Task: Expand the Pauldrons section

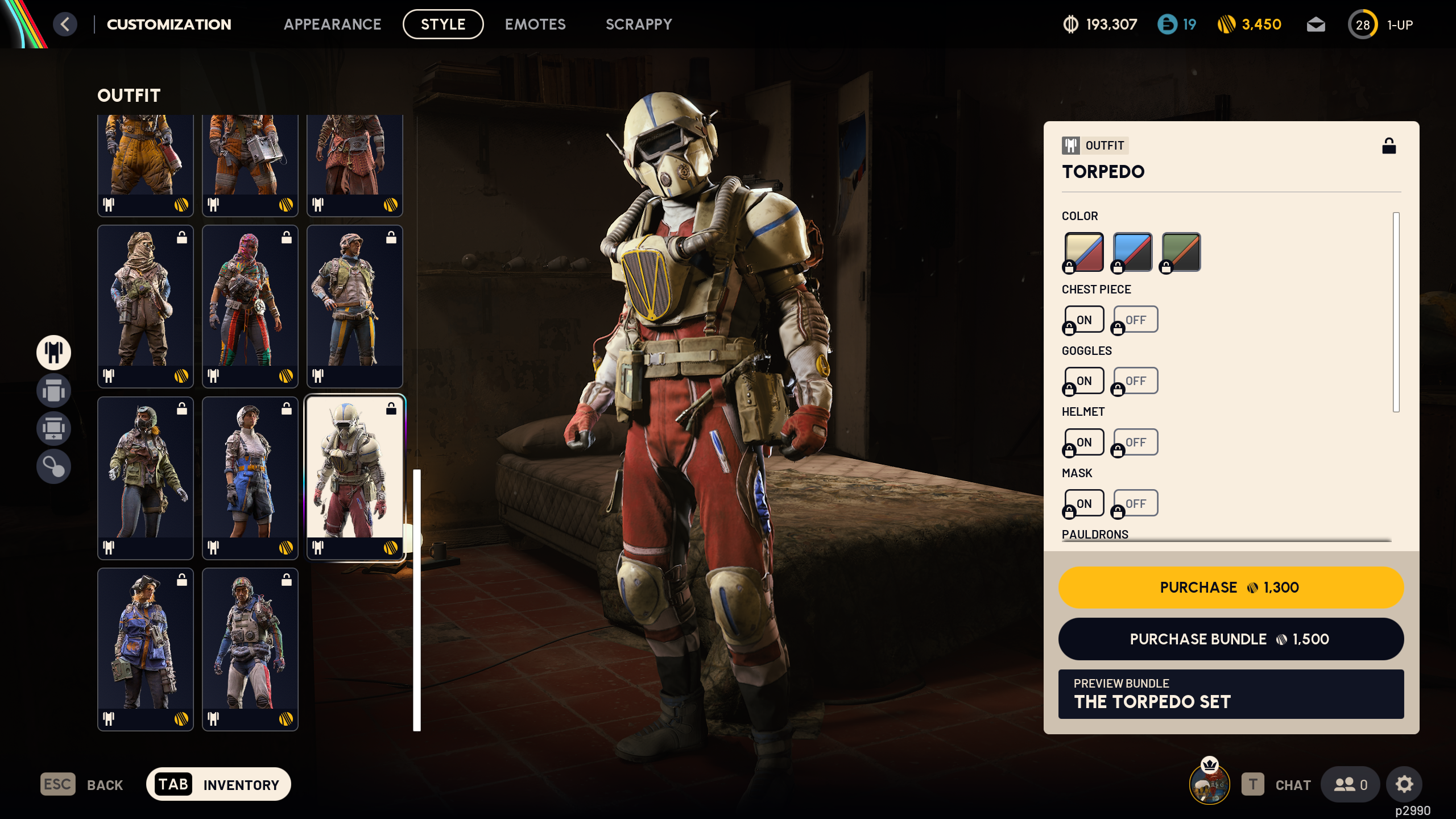Action: tap(1095, 534)
